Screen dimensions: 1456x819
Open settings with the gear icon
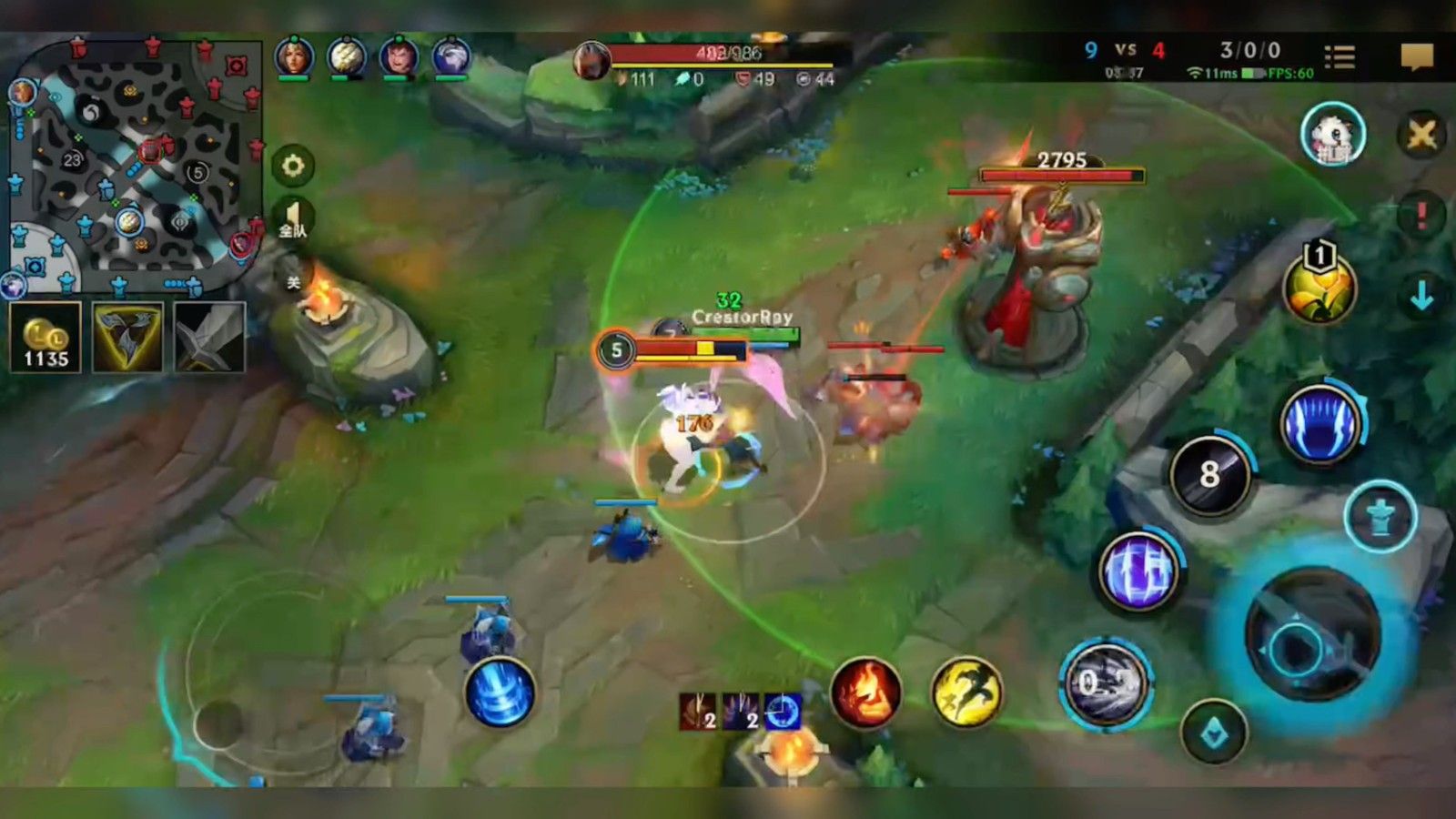click(x=293, y=166)
